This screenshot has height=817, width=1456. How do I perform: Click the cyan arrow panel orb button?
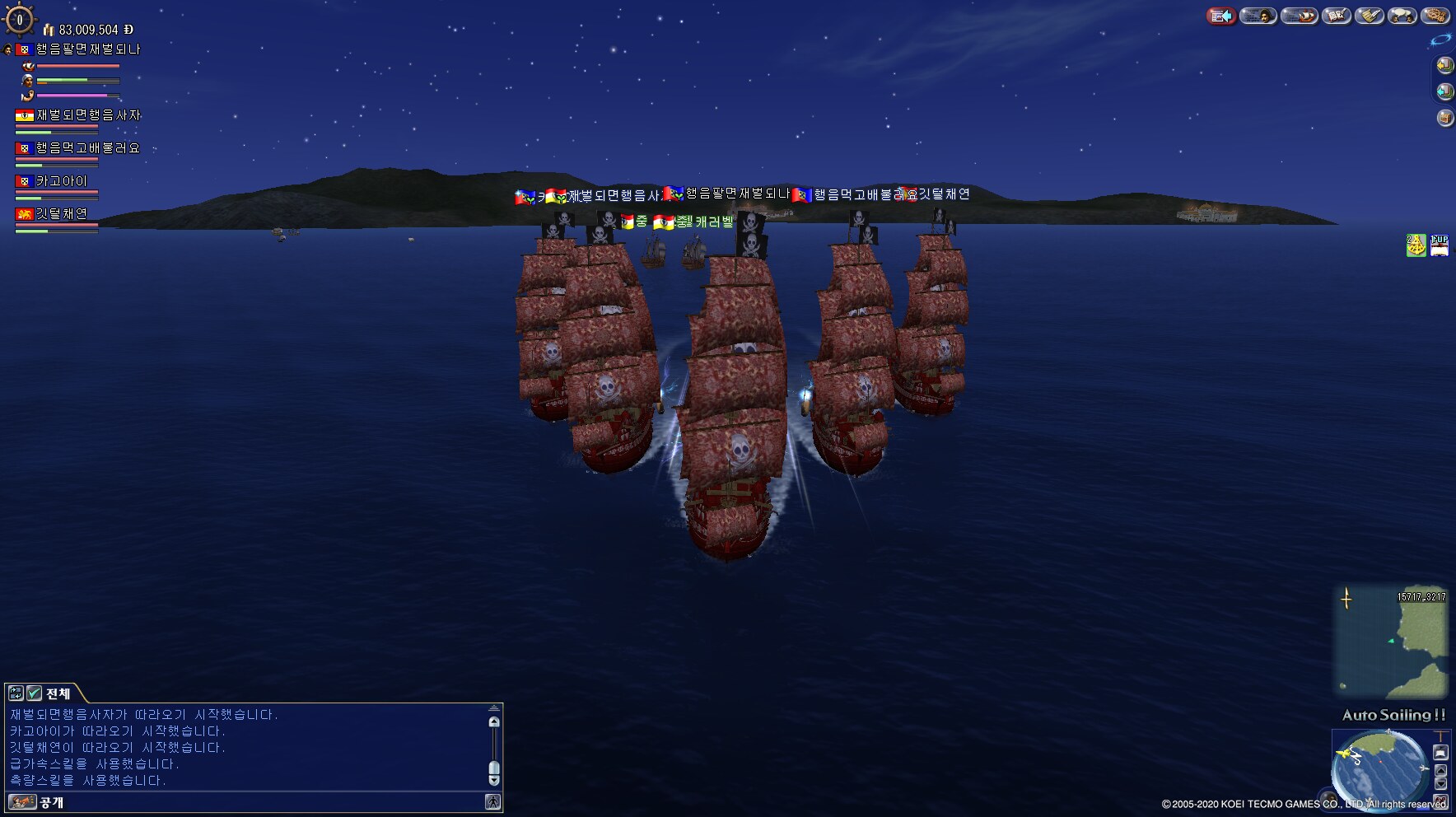pyautogui.click(x=1445, y=91)
